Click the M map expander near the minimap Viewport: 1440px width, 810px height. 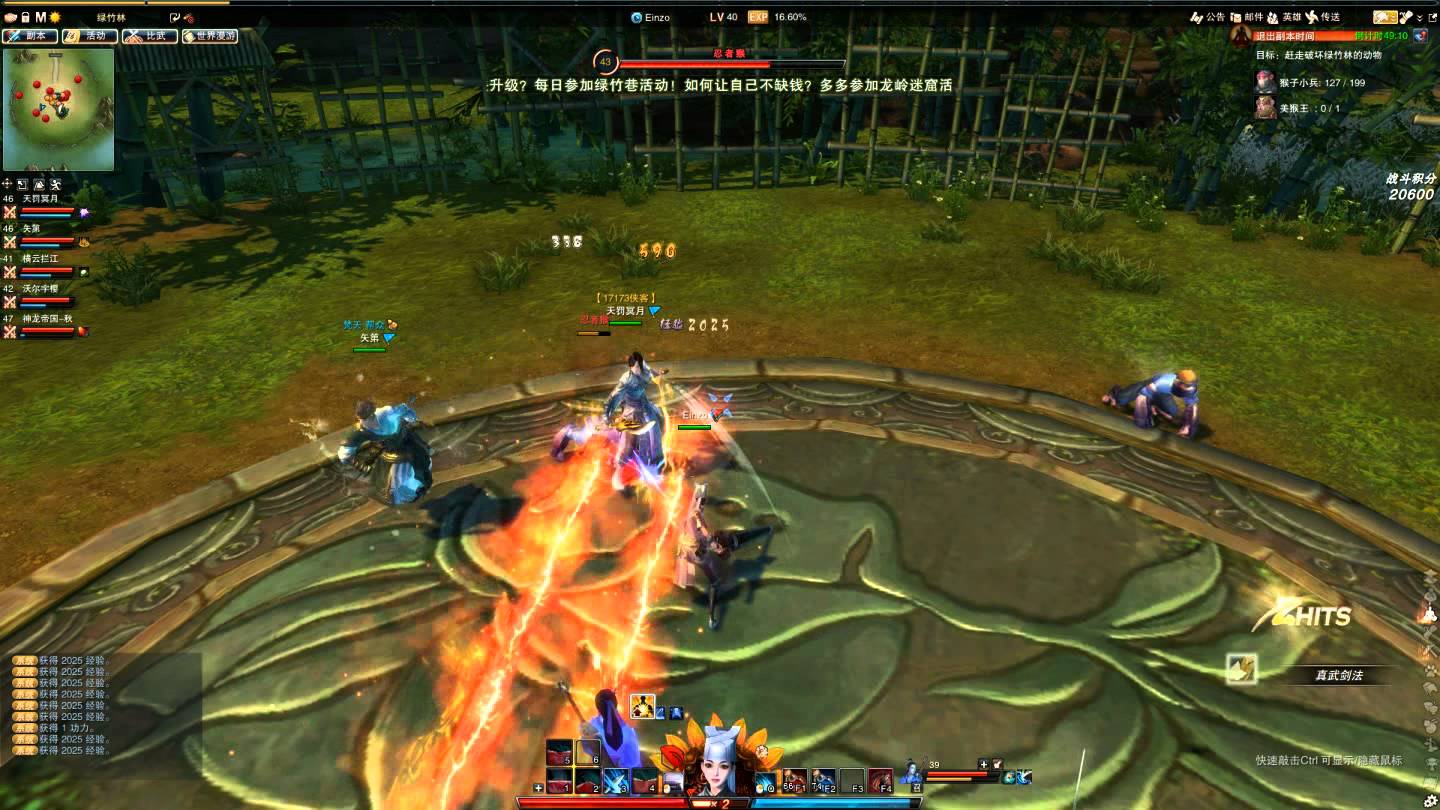pyautogui.click(x=40, y=17)
